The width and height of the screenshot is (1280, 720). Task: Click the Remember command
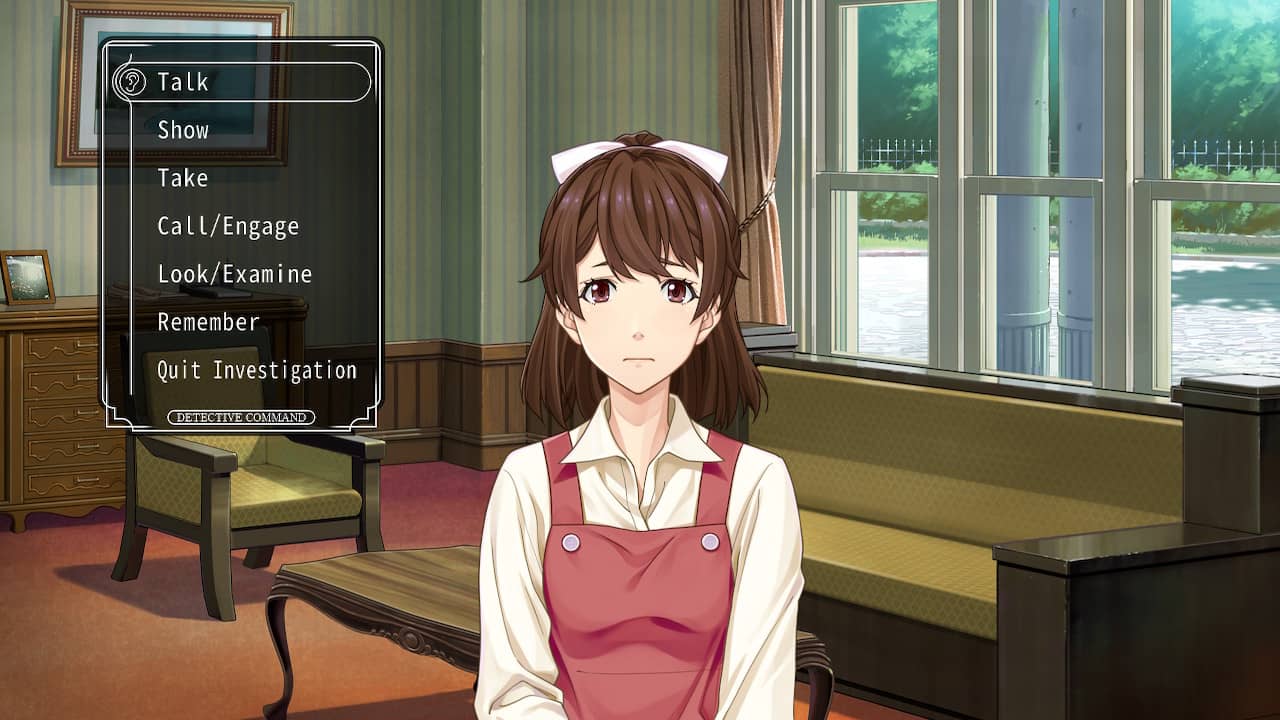click(x=208, y=322)
